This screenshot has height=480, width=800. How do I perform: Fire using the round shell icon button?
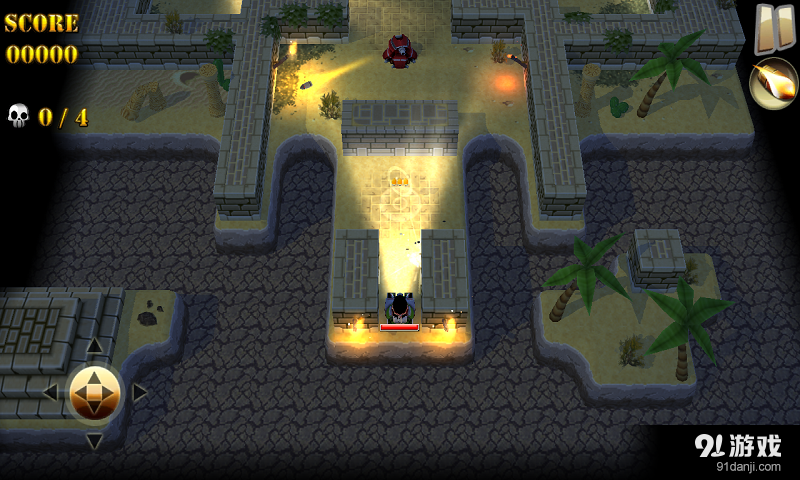tap(773, 84)
